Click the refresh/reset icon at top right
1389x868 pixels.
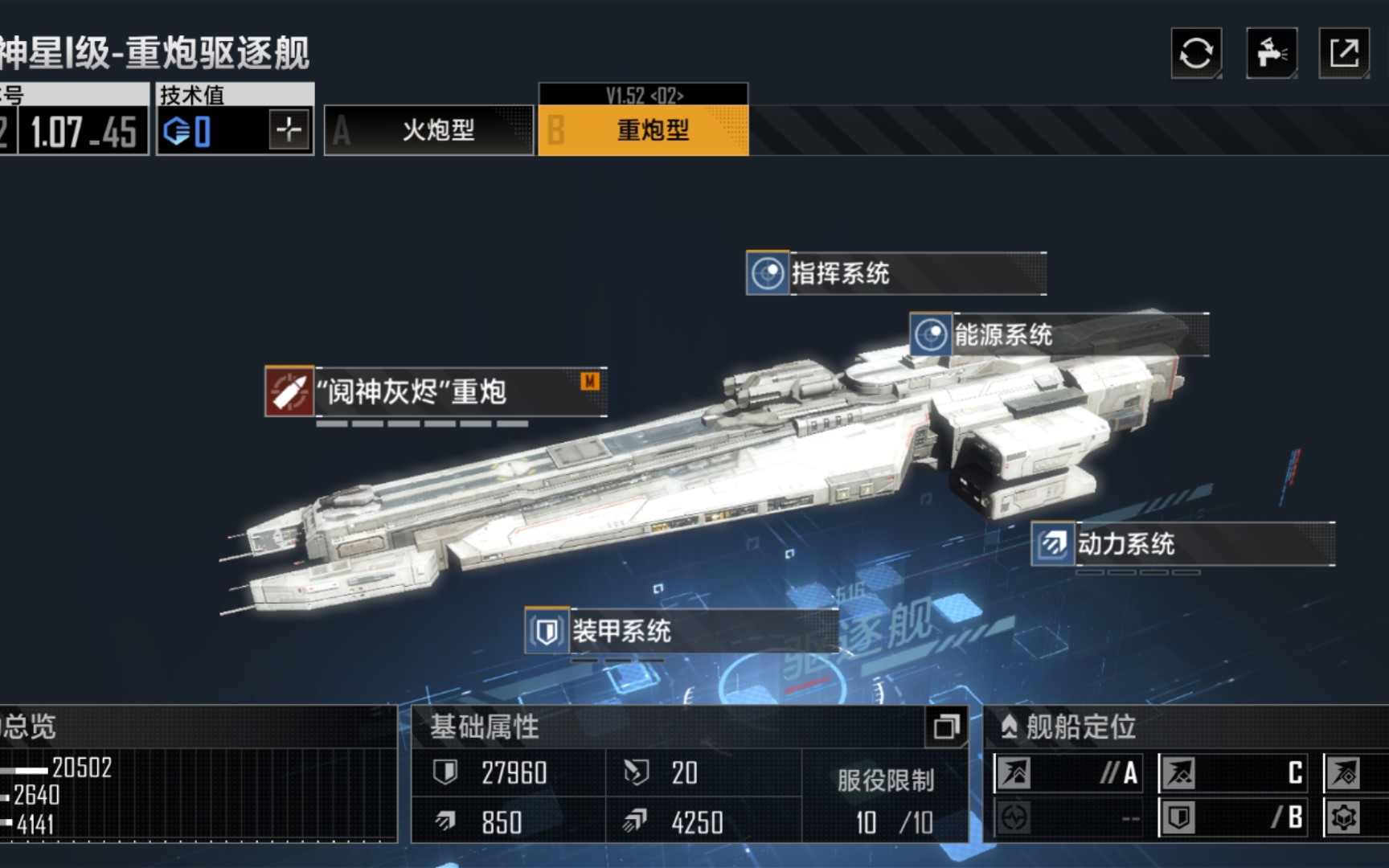tap(1195, 53)
